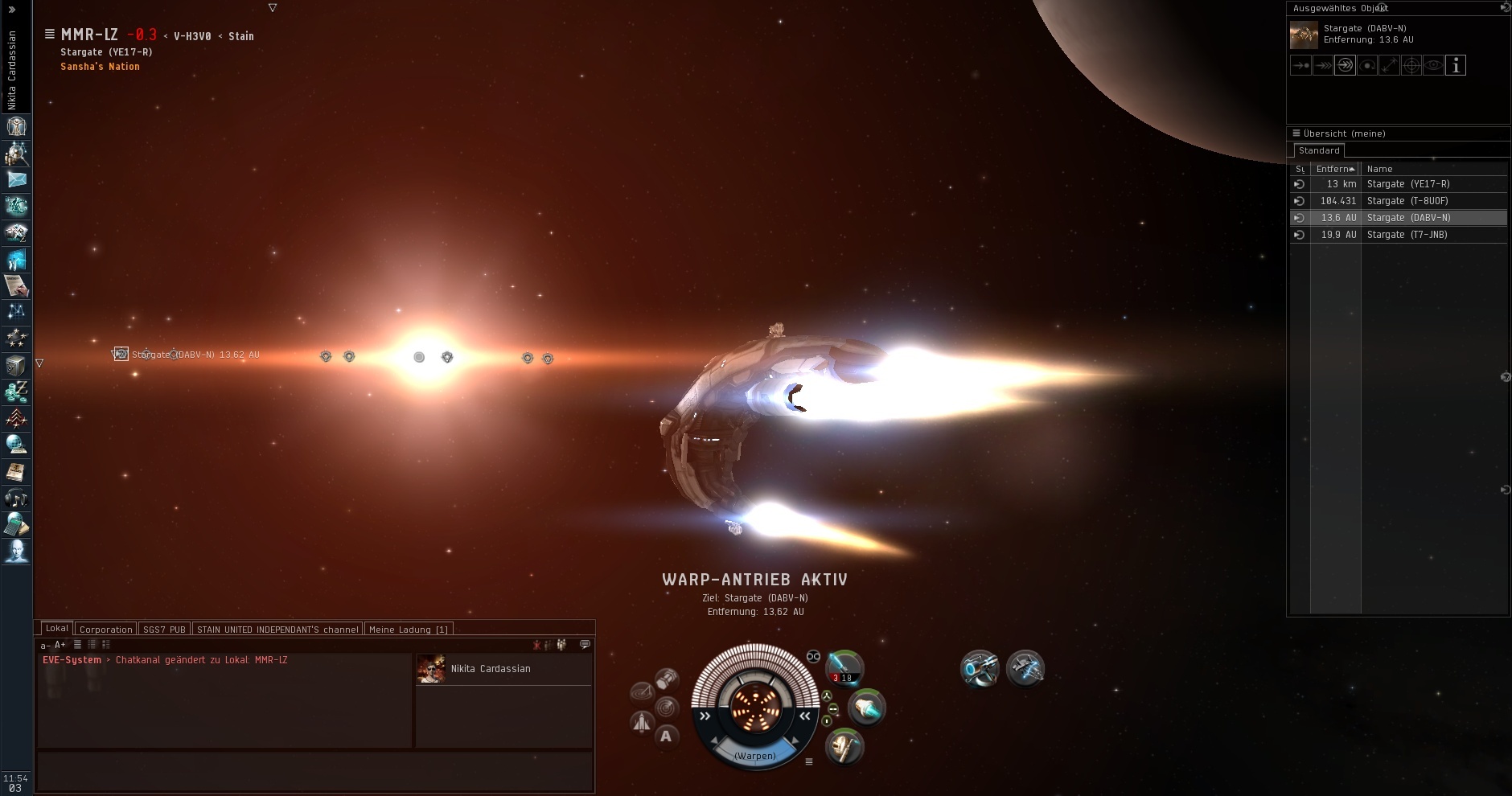Image resolution: width=1512 pixels, height=796 pixels.
Task: Open the Meine Ladung cargo tab
Action: point(409,630)
